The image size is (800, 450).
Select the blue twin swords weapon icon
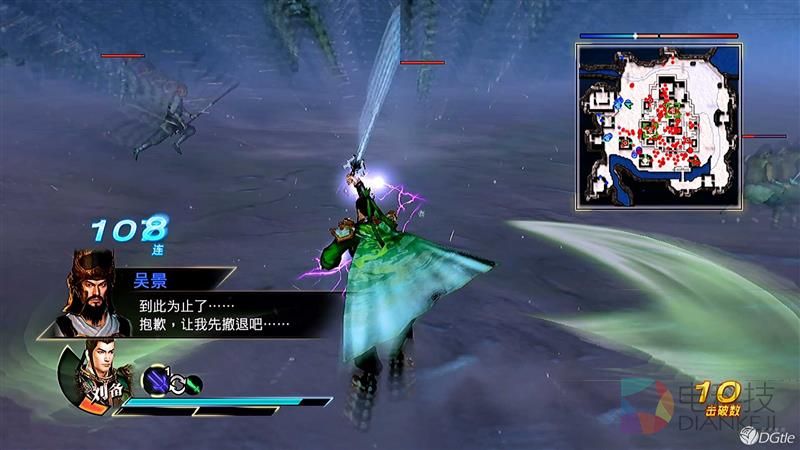point(155,381)
